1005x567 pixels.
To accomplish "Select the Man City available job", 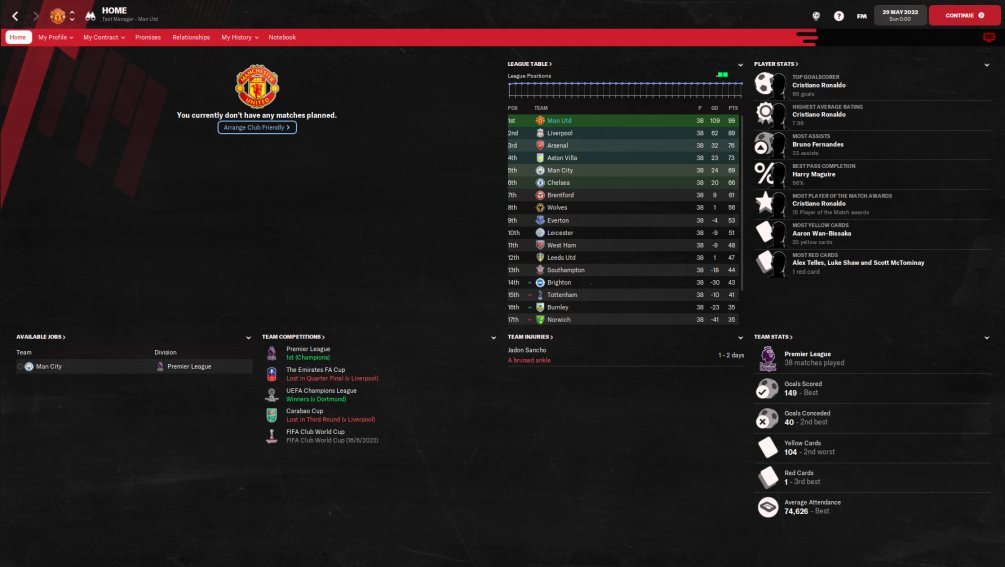I will click(49, 367).
